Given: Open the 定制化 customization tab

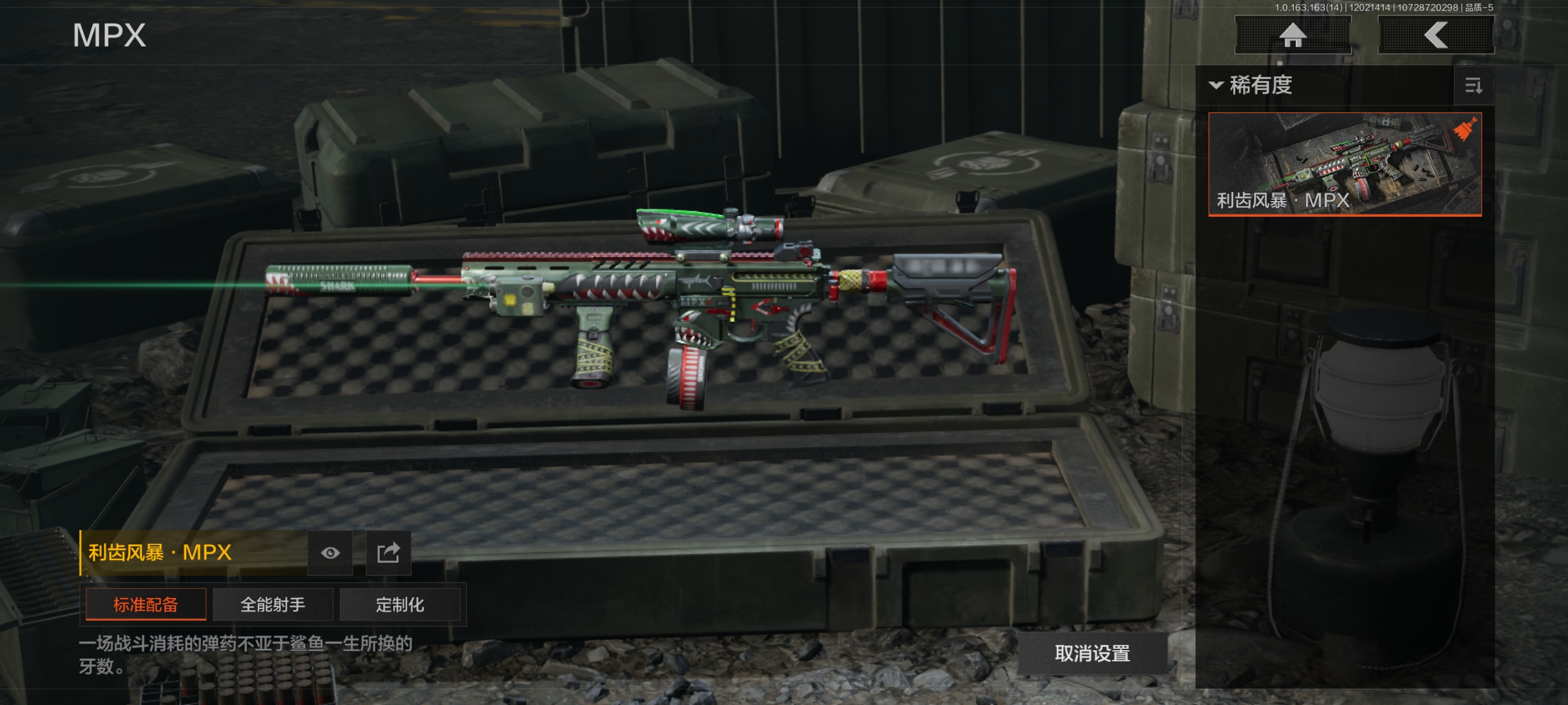Looking at the screenshot, I should pos(400,604).
